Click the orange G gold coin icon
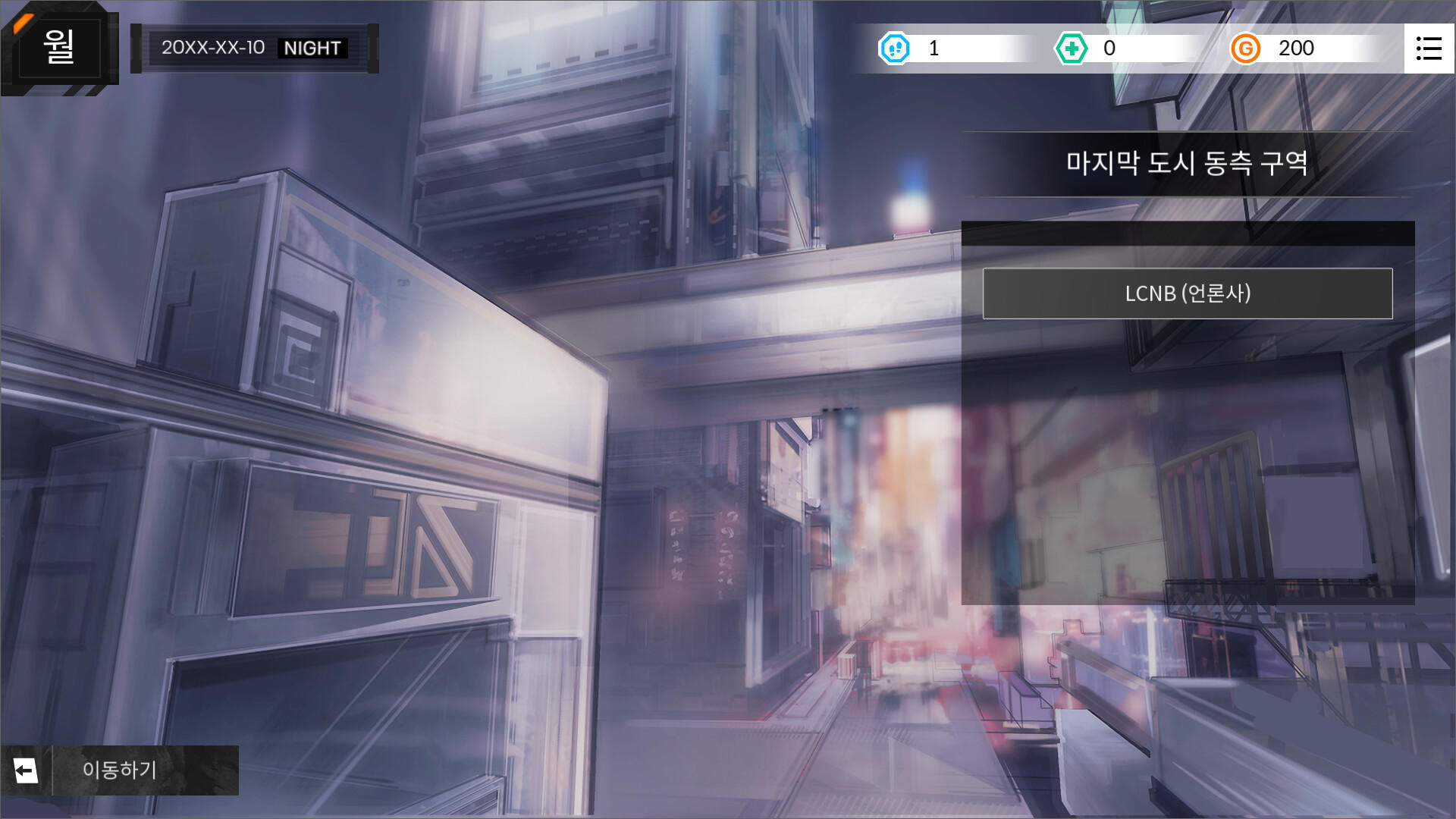 tap(1246, 49)
